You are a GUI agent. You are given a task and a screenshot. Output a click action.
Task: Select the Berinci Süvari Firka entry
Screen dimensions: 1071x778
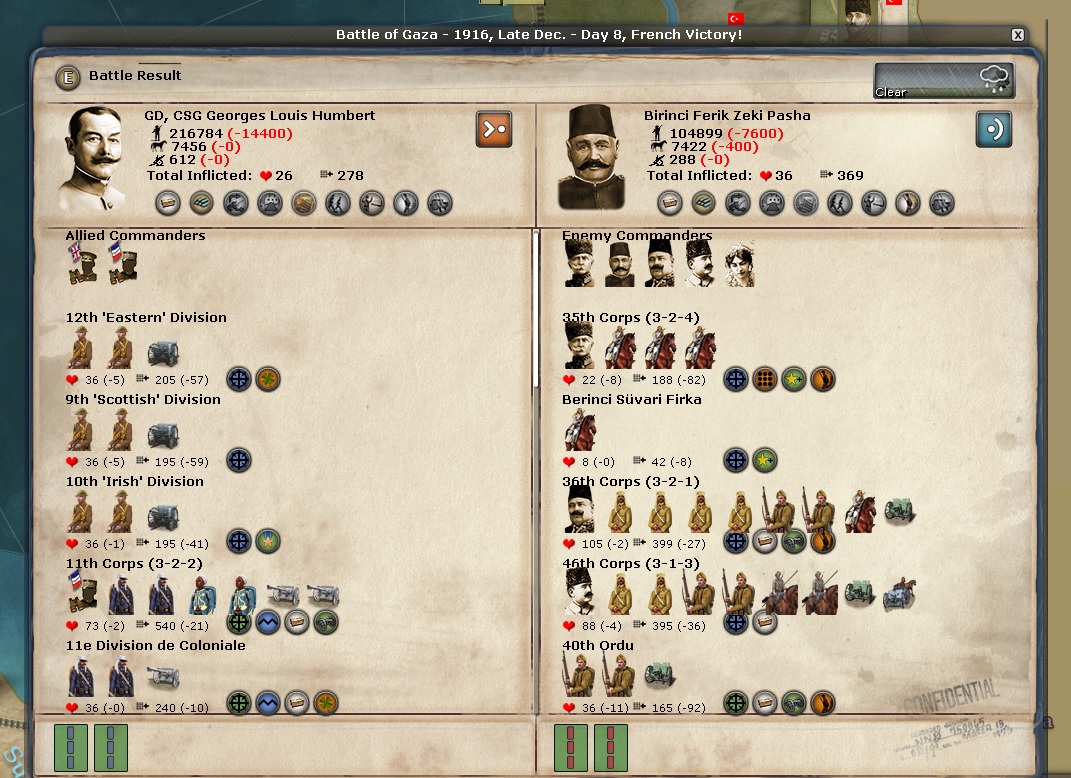pos(631,400)
